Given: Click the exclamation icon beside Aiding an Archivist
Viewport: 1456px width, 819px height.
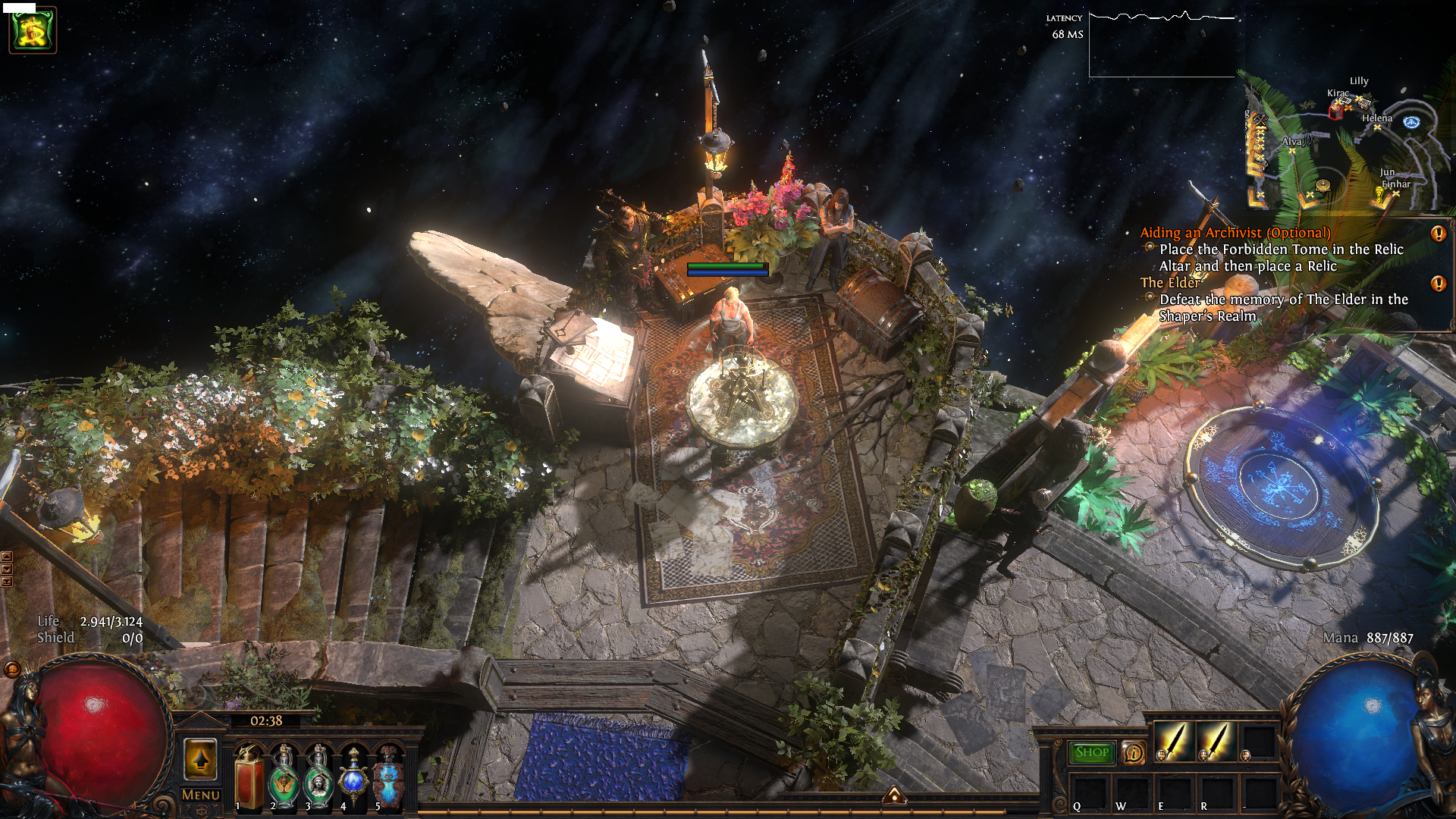Looking at the screenshot, I should point(1438,234).
